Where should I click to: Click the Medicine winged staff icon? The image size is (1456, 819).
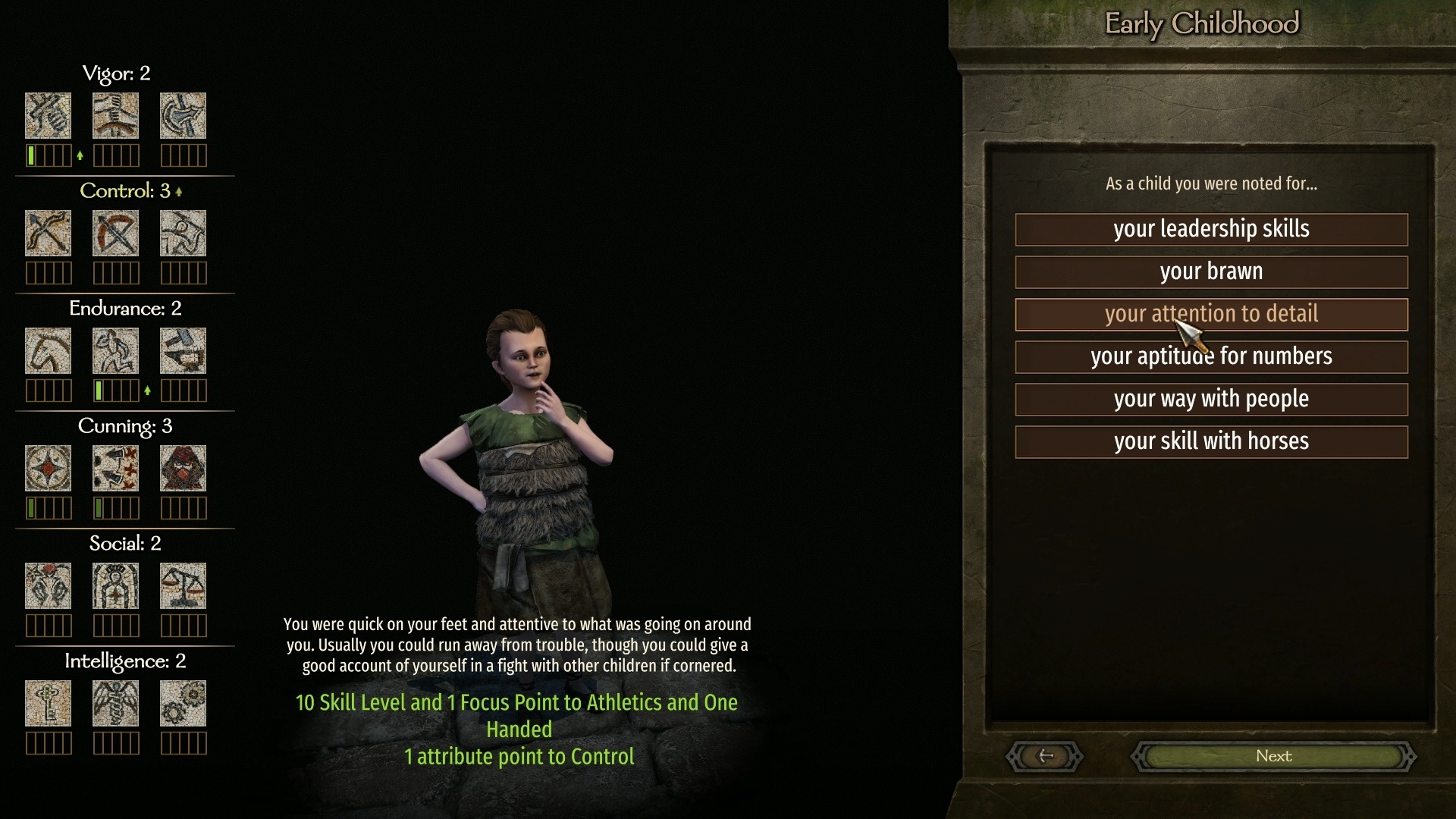coord(115,703)
